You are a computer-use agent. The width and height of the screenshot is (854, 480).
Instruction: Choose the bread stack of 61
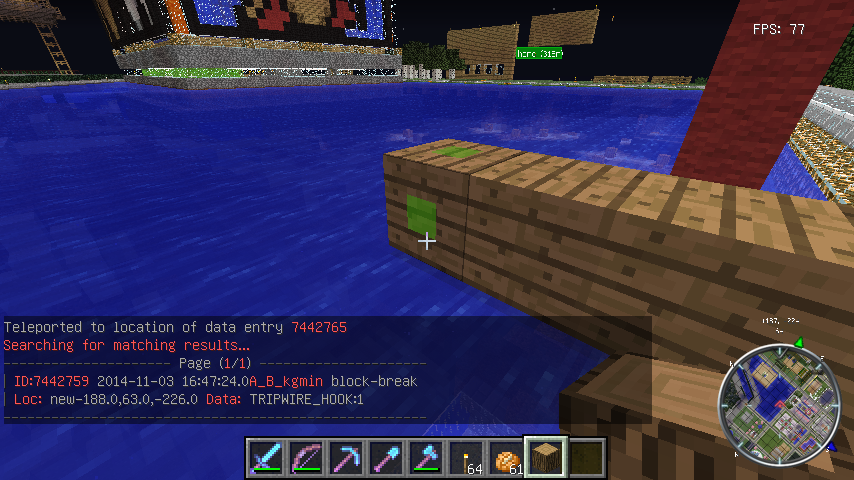(506, 457)
